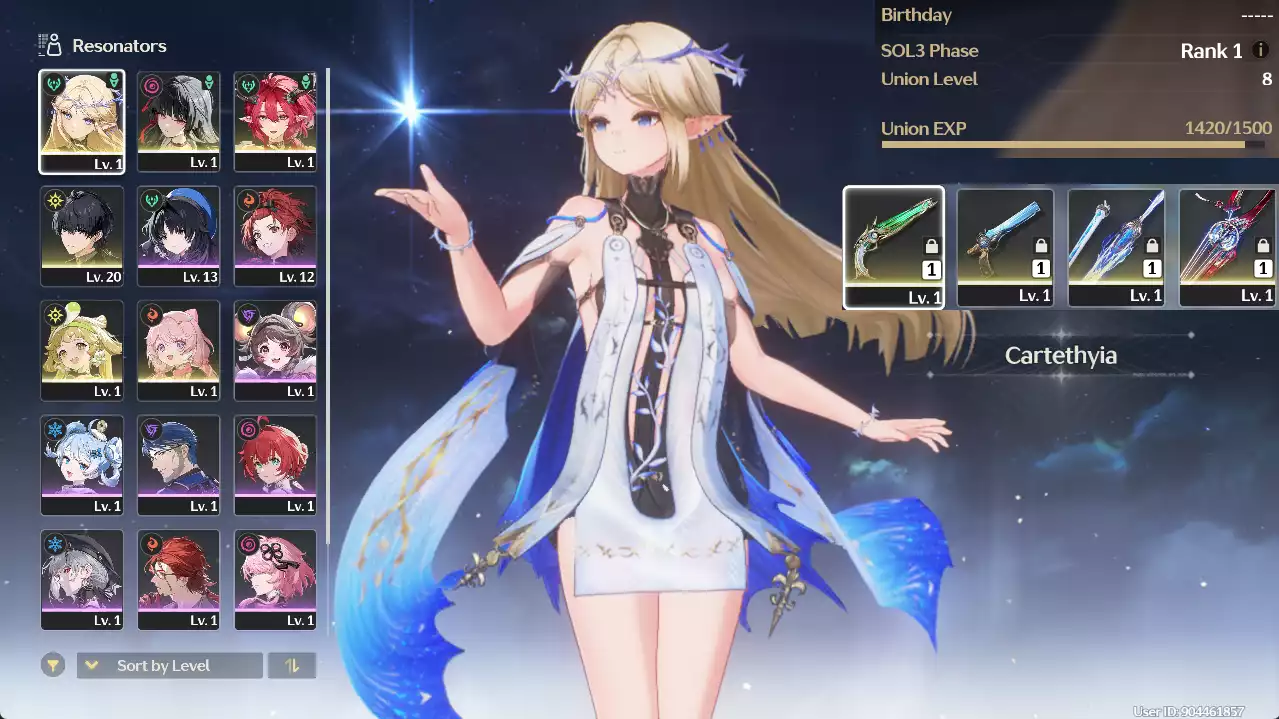Select the red-haired elf-eared resonator portrait
This screenshot has width=1279, height=719.
[x=275, y=120]
